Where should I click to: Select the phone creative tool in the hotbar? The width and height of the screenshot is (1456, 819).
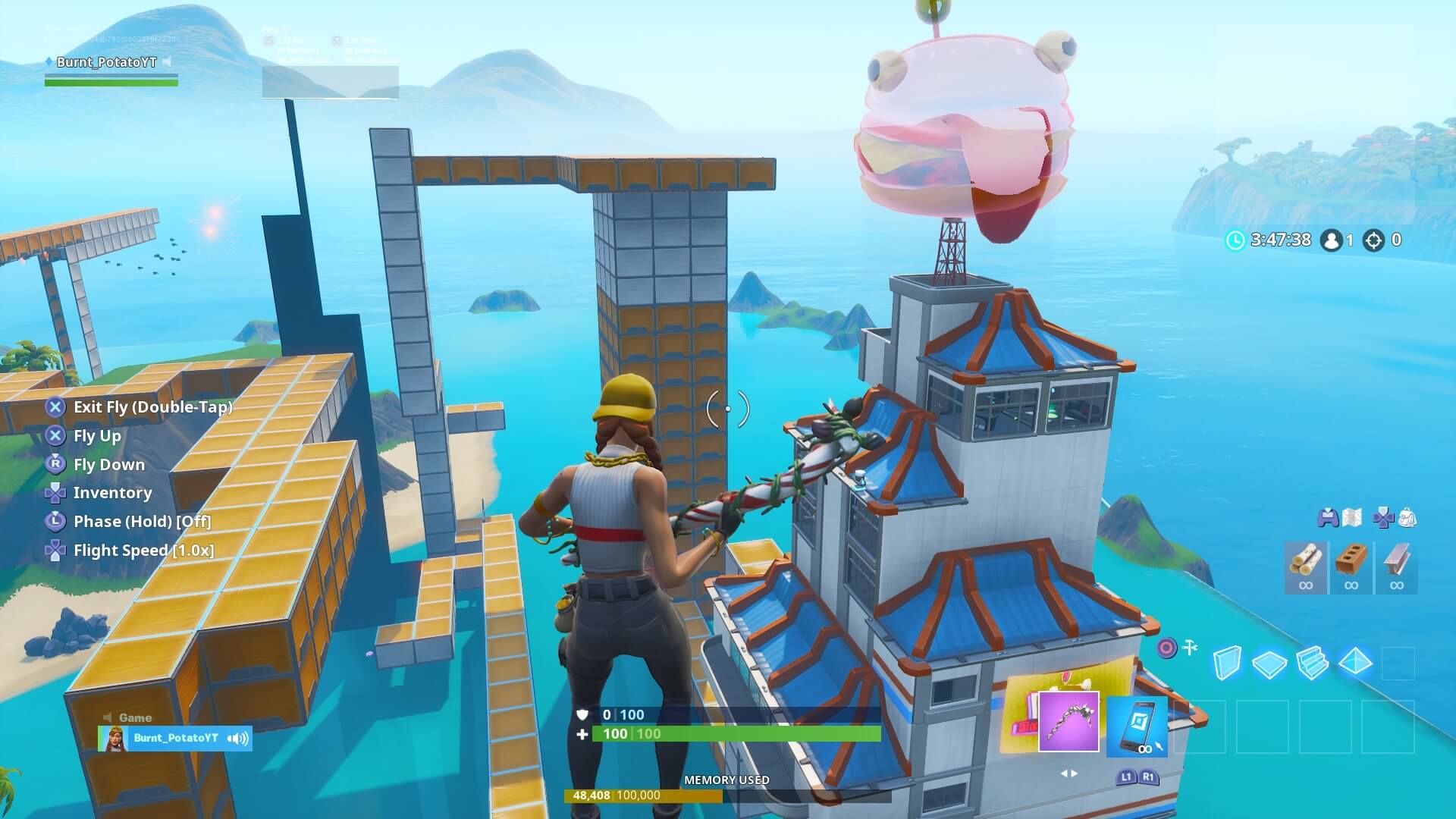point(1137,726)
